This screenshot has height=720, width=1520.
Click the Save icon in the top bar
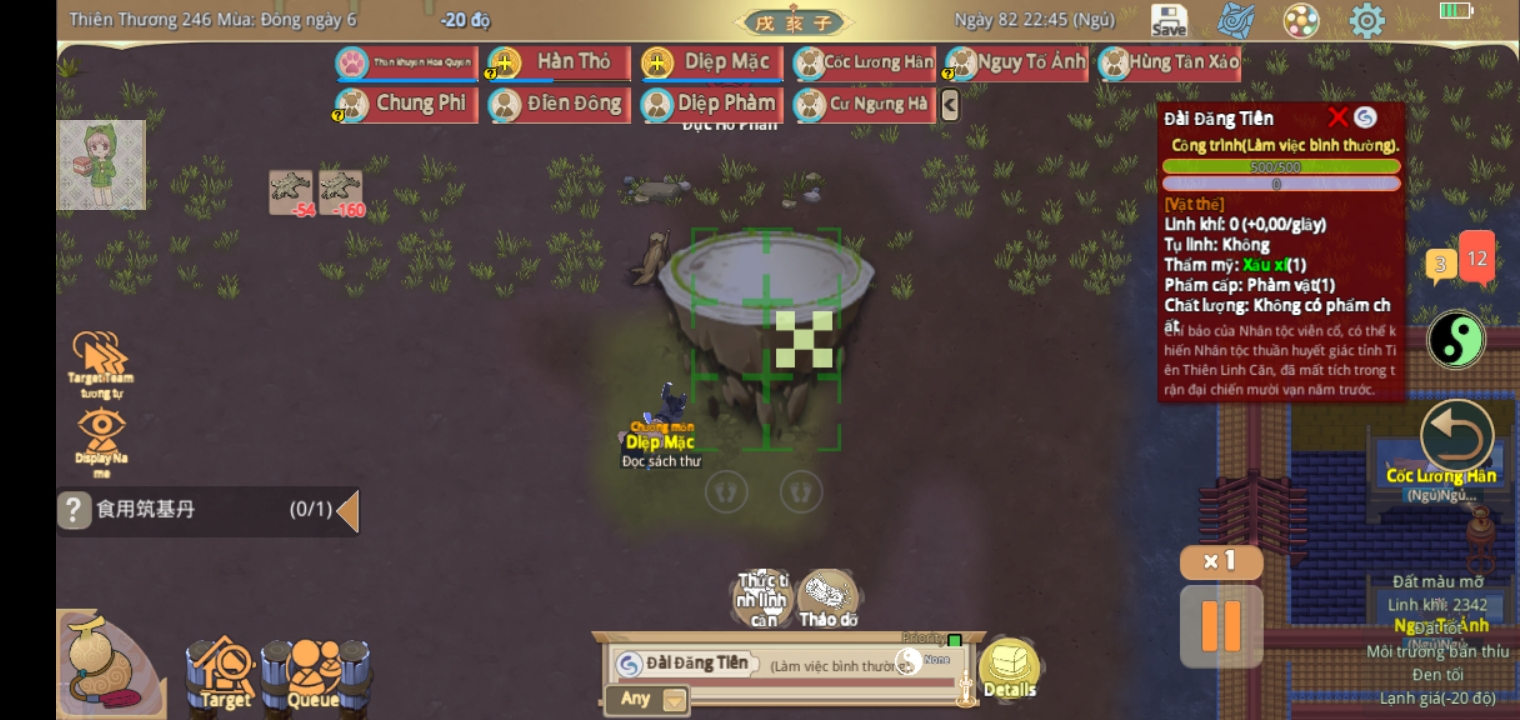pyautogui.click(x=1167, y=18)
